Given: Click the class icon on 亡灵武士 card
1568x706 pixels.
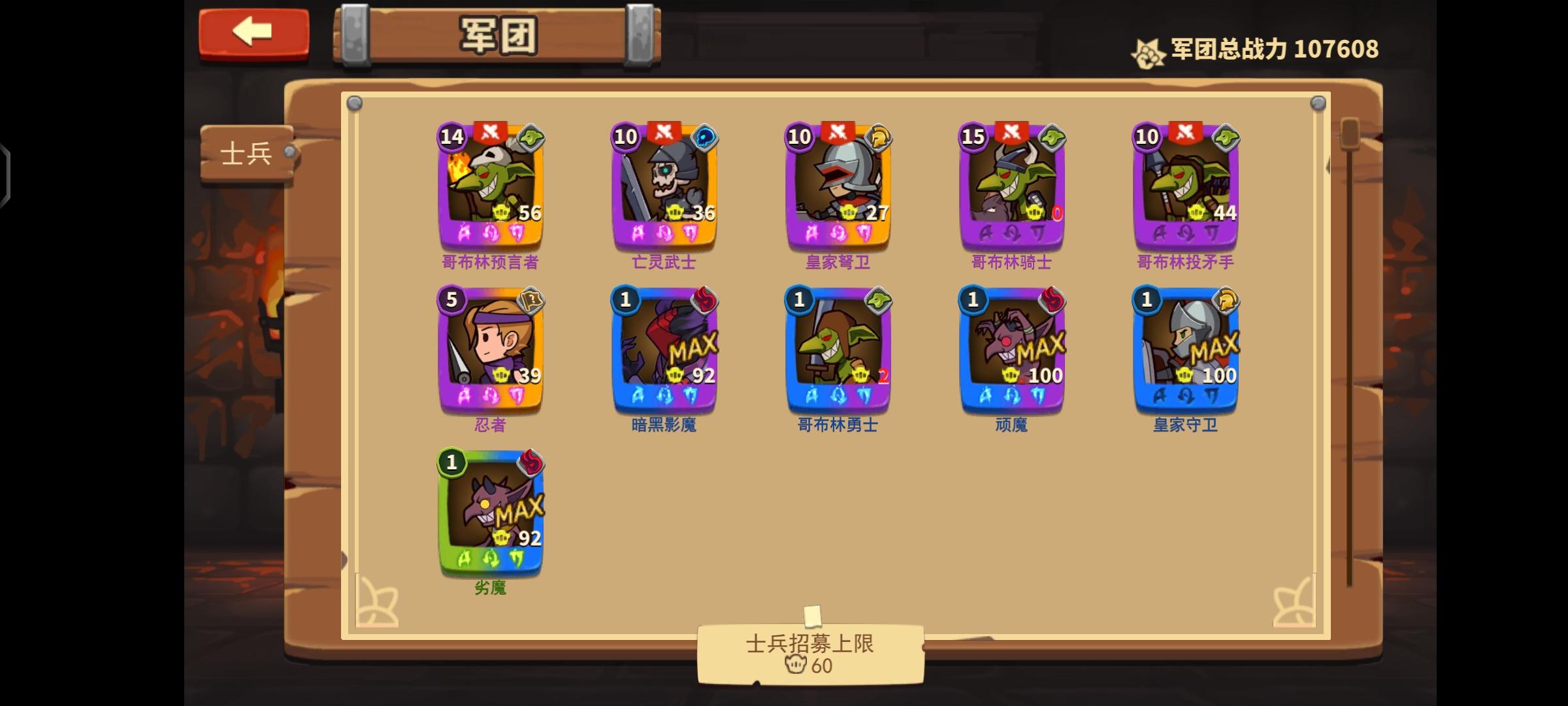Looking at the screenshot, I should click(x=706, y=136).
